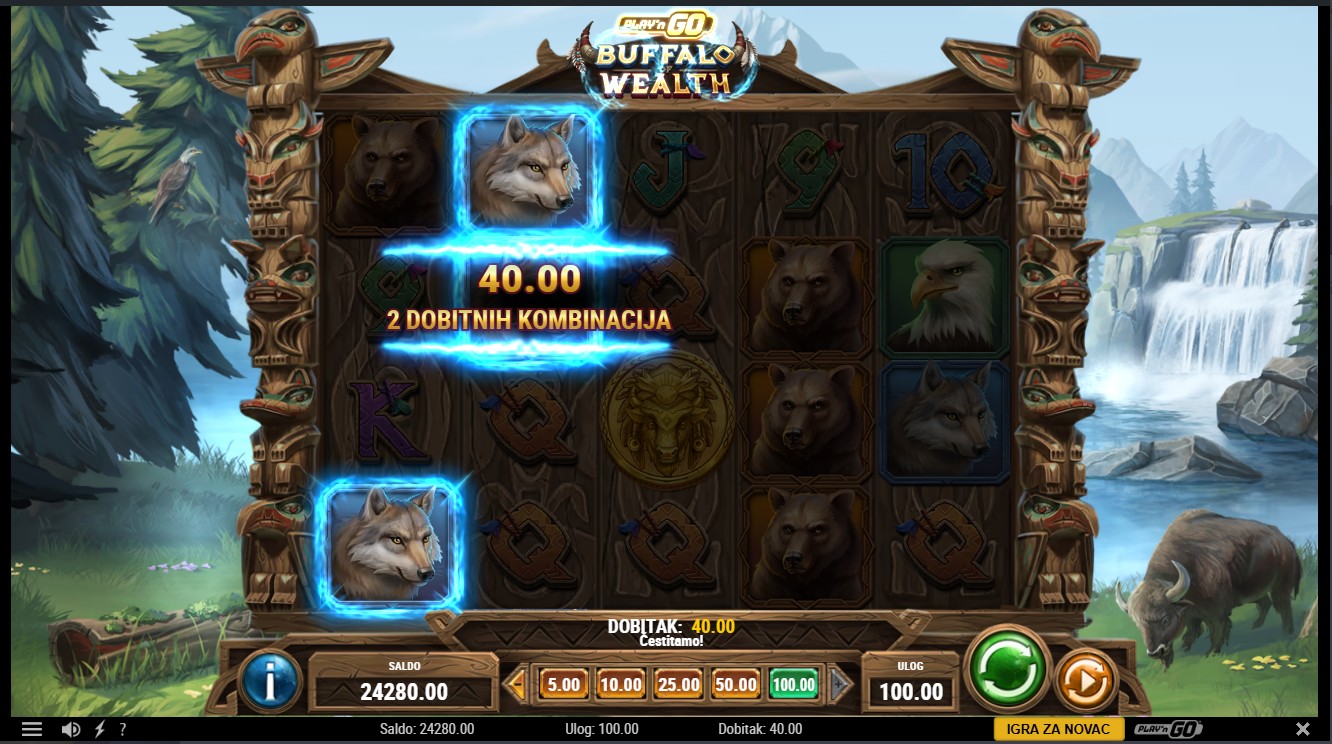
Task: Choose the 10.00 bet amount
Action: click(x=621, y=685)
